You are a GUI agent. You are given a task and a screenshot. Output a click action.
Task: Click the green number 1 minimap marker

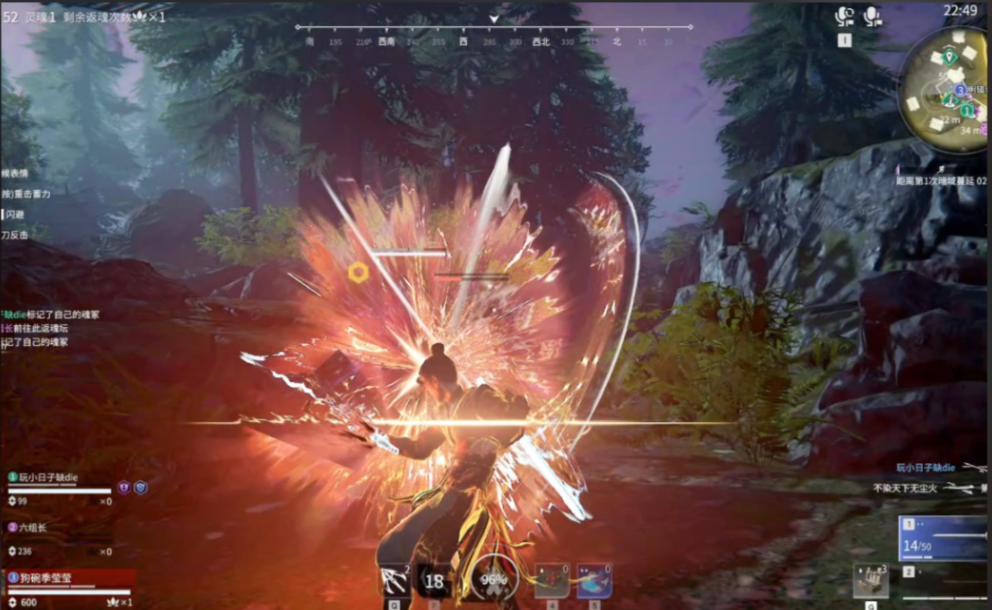click(967, 109)
